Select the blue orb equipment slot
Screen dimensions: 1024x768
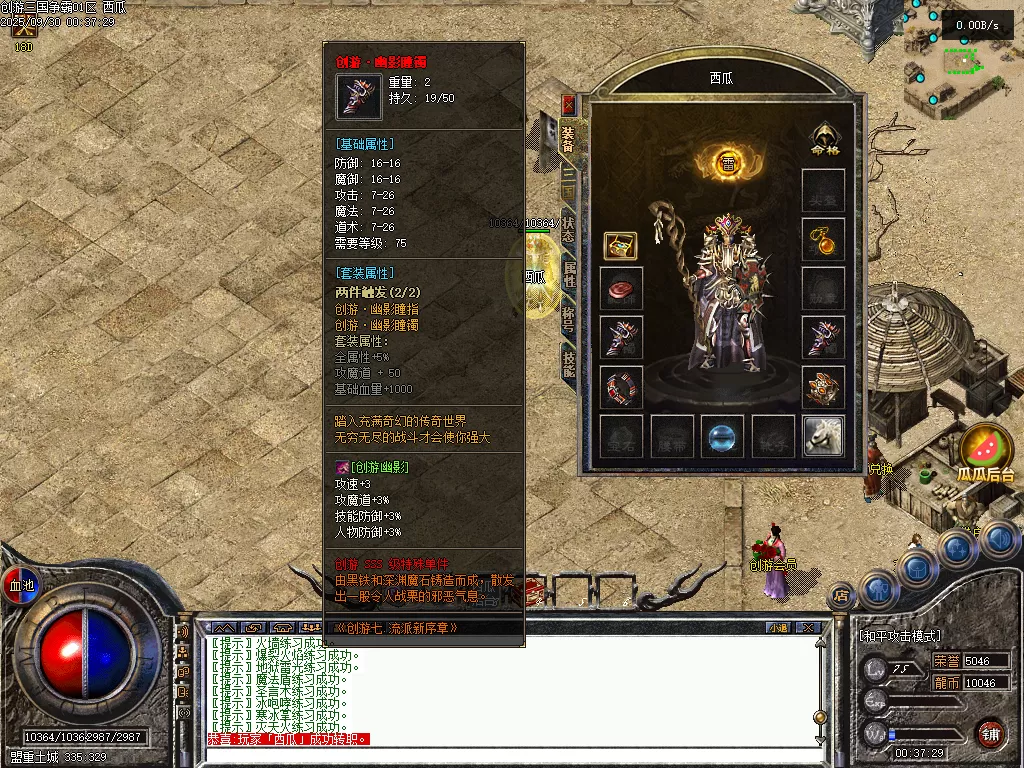(x=722, y=435)
